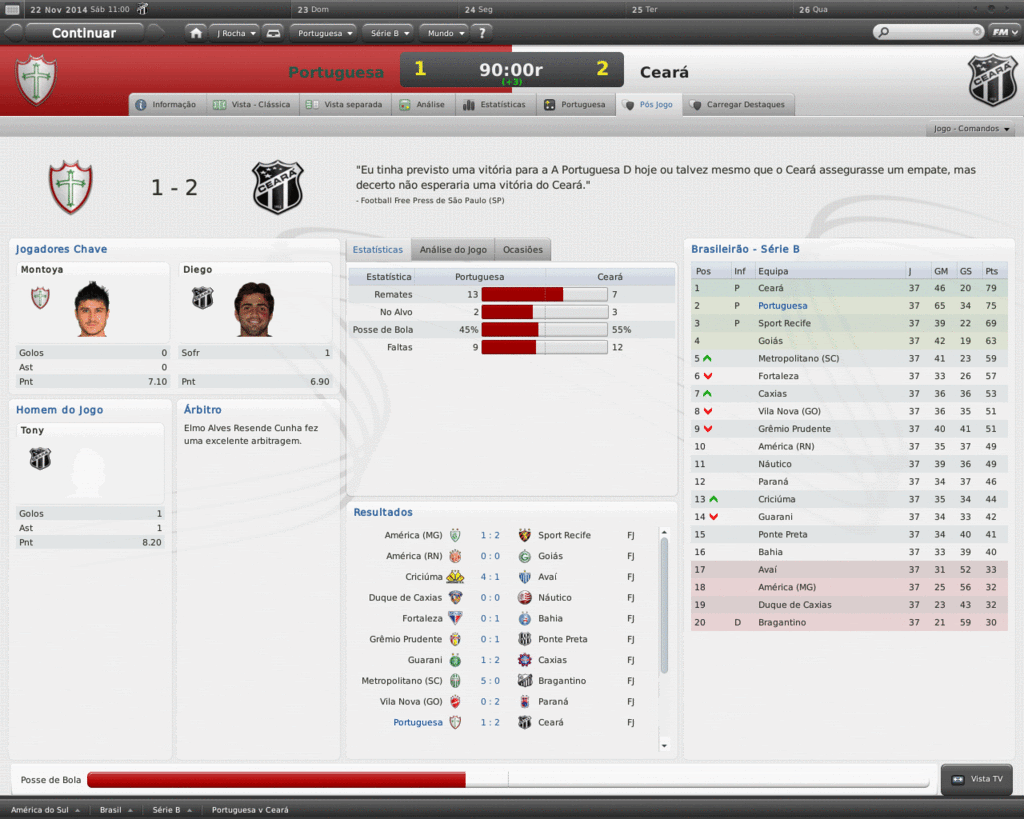Open the Análise tab
The width and height of the screenshot is (1024, 819).
[x=422, y=105]
